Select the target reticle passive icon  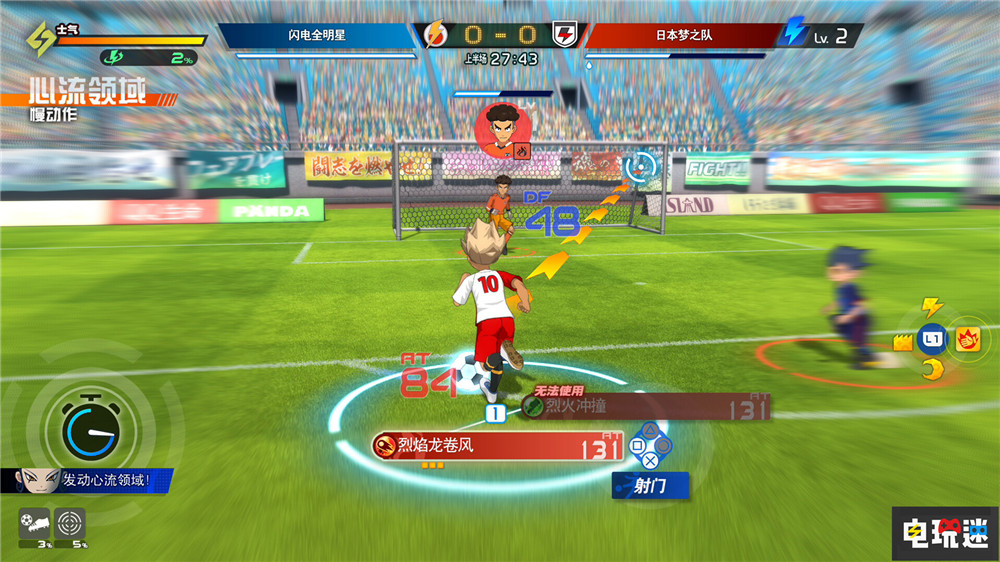click(71, 522)
